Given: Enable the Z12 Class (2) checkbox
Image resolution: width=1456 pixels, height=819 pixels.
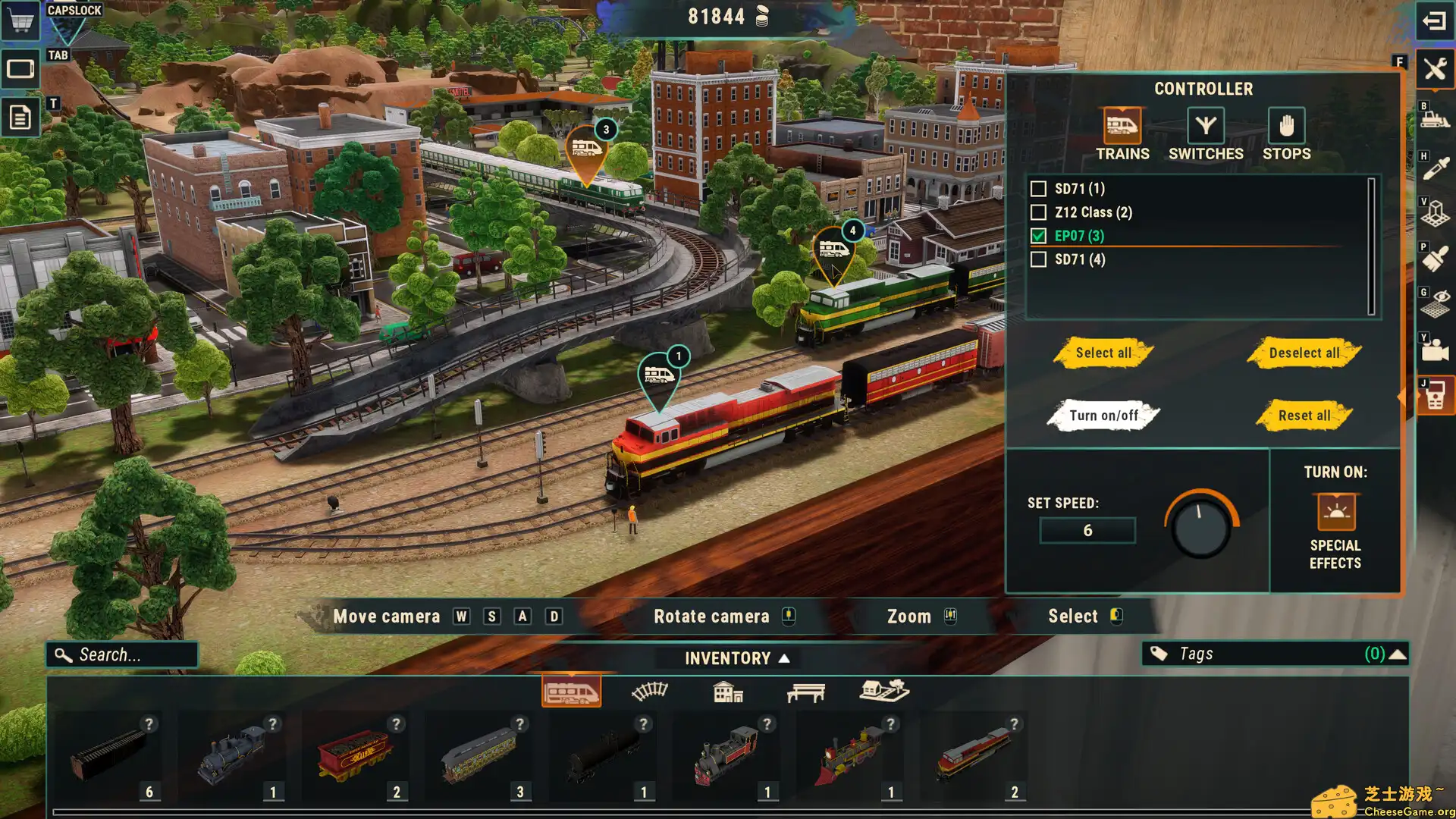Looking at the screenshot, I should [x=1038, y=212].
